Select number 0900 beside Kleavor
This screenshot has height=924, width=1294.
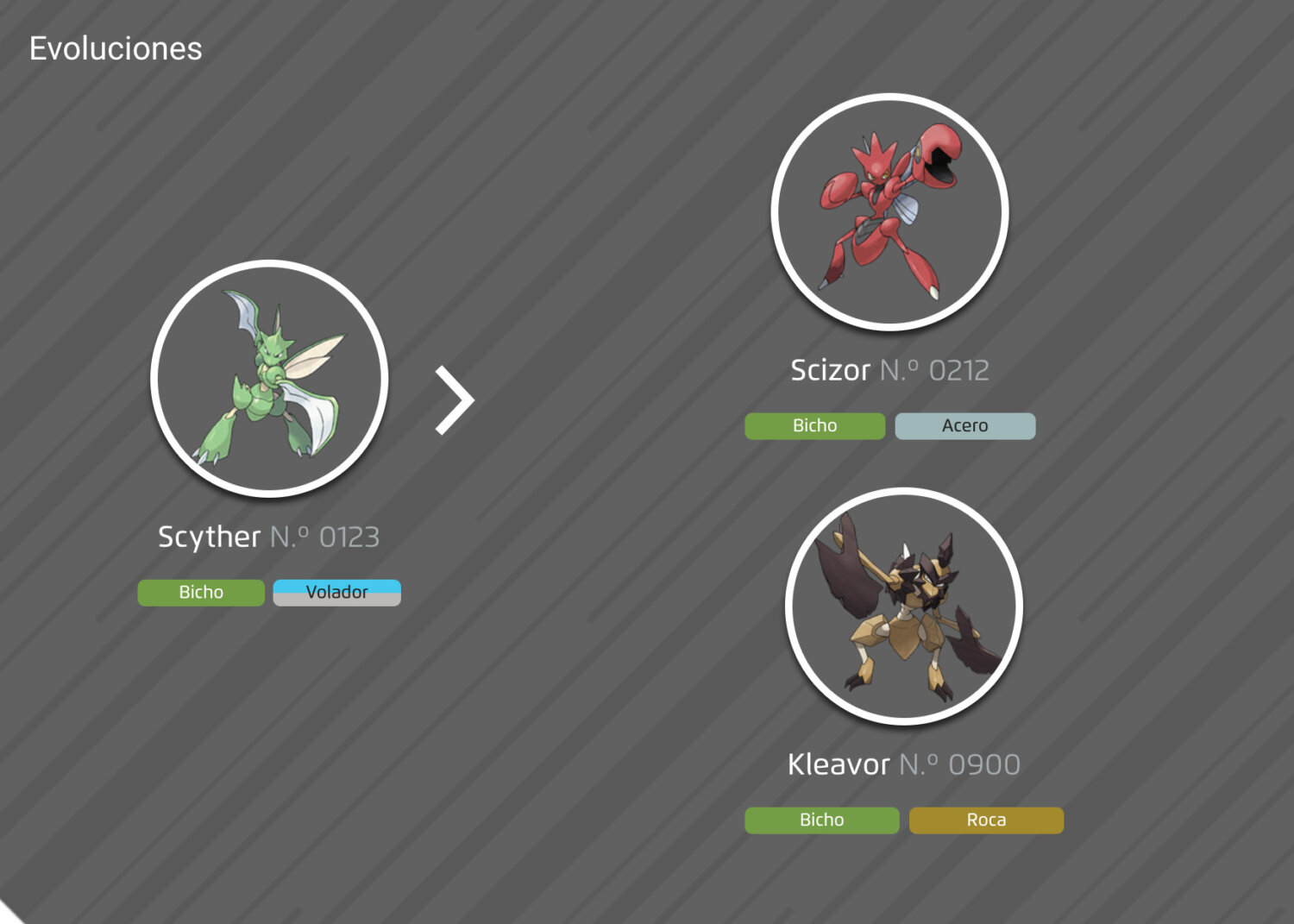pyautogui.click(x=959, y=764)
